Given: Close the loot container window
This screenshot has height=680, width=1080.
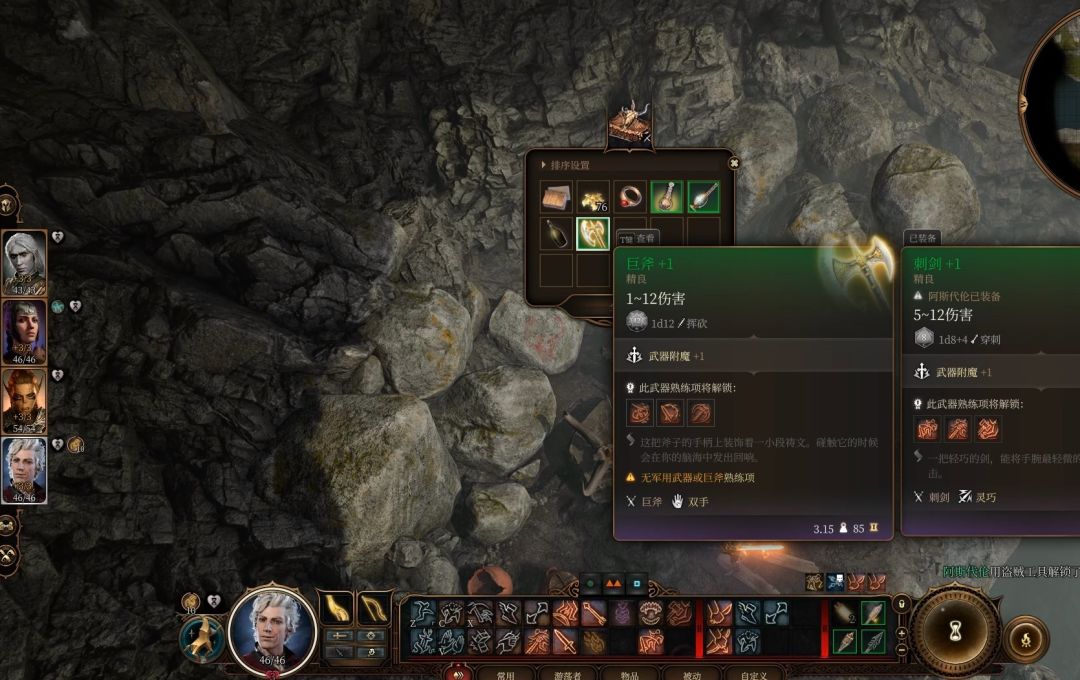Looking at the screenshot, I should click(734, 164).
